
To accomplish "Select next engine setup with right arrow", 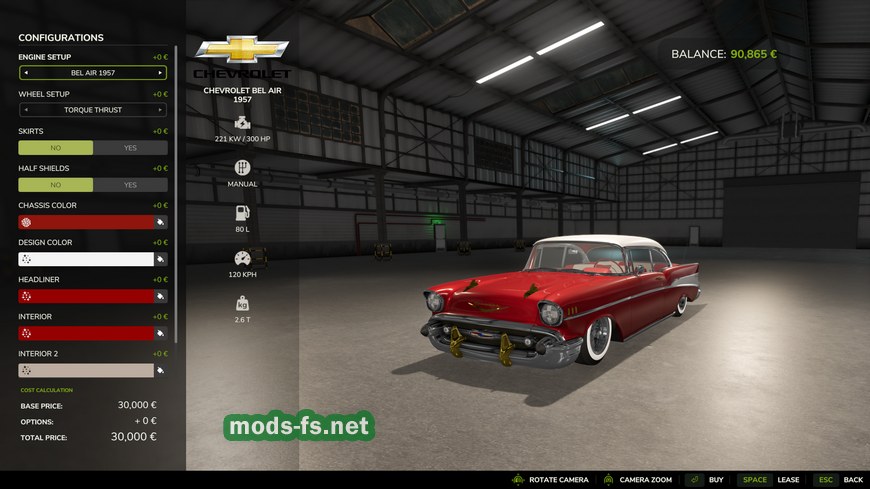I will click(160, 73).
